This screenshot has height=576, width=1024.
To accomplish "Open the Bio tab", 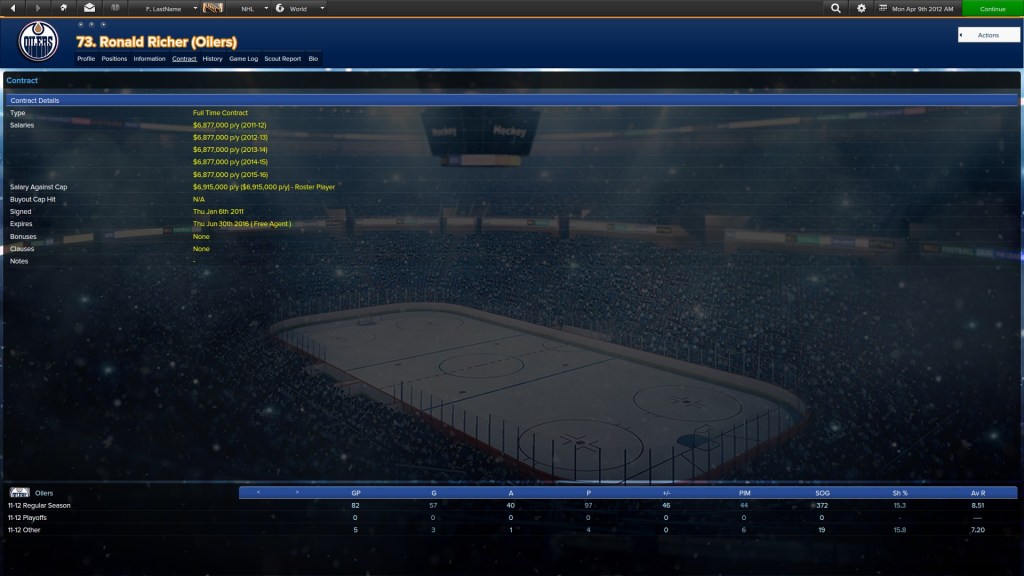I will click(x=313, y=59).
